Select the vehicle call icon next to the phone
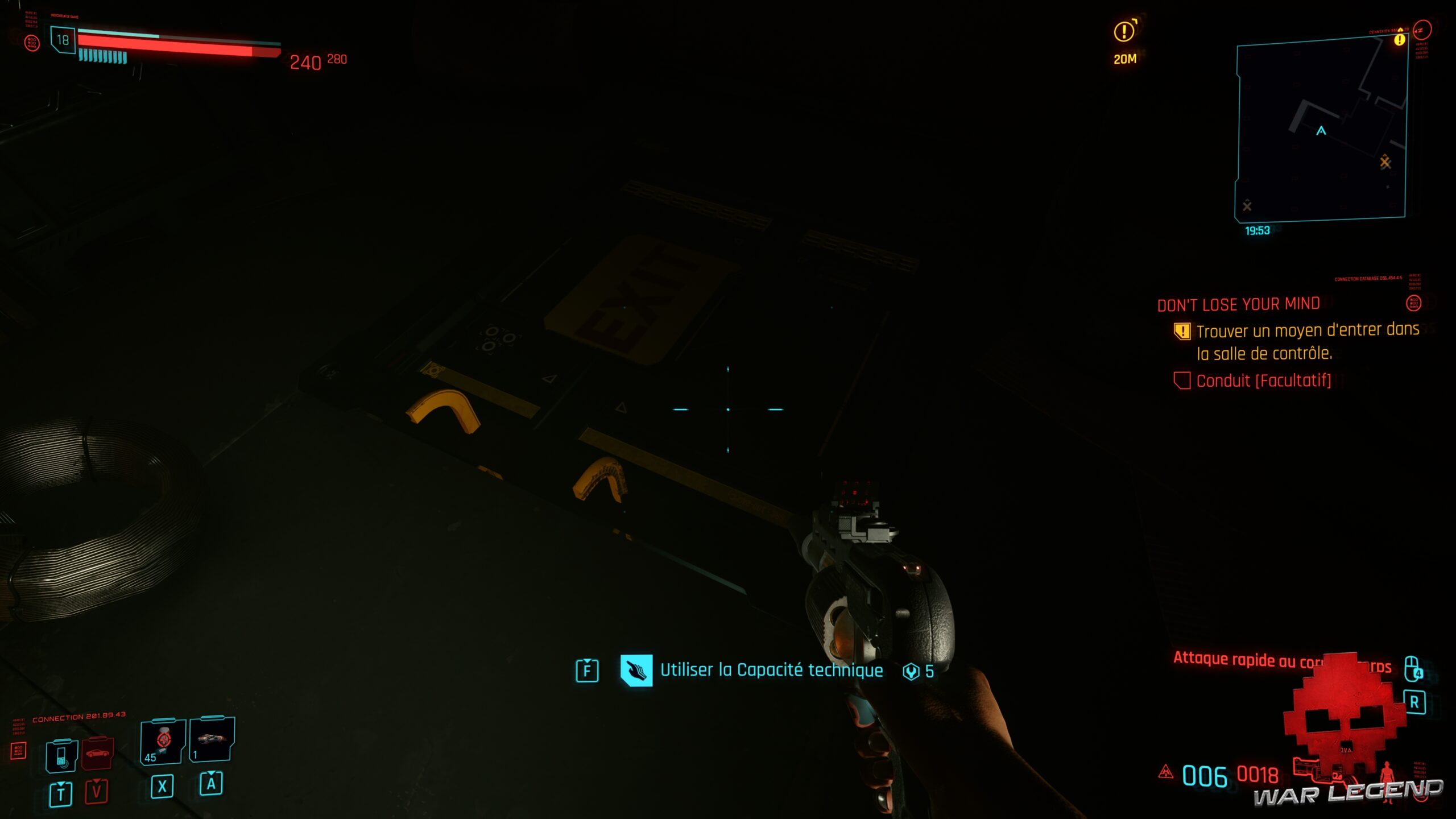 tap(97, 753)
